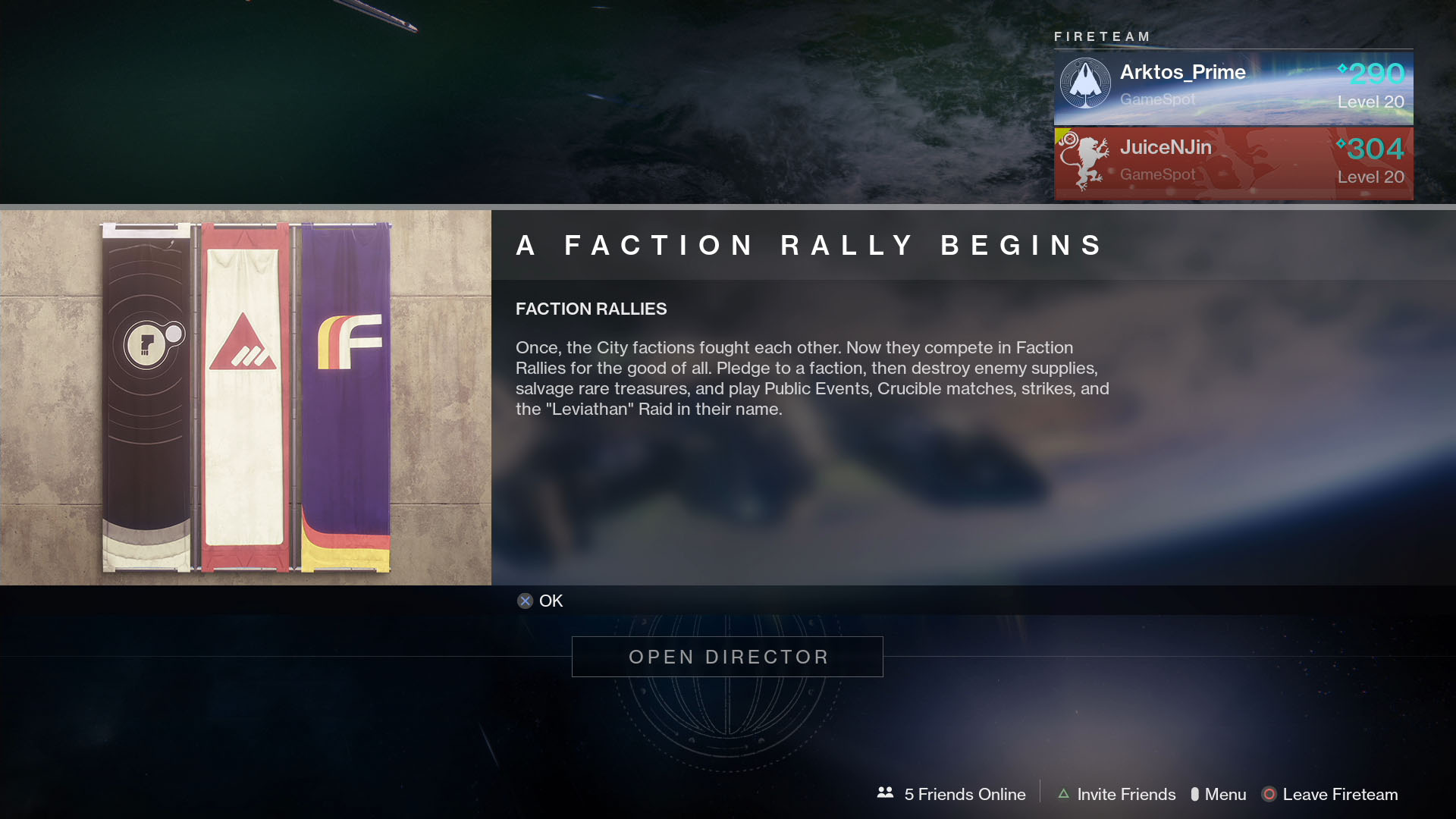Image resolution: width=1456 pixels, height=819 pixels.
Task: View the 5 Friends Online list
Action: click(964, 794)
